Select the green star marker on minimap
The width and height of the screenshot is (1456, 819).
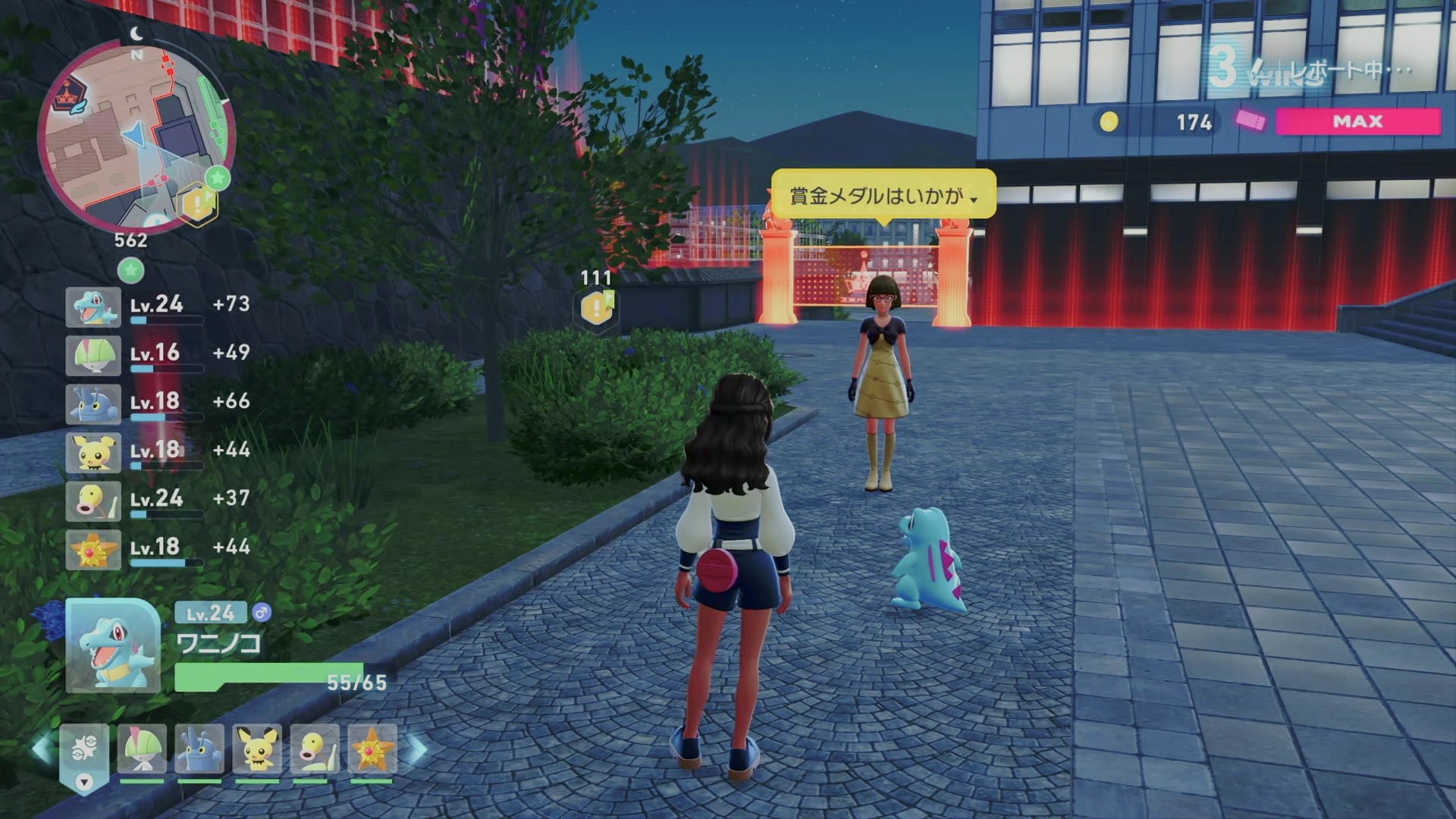click(218, 178)
